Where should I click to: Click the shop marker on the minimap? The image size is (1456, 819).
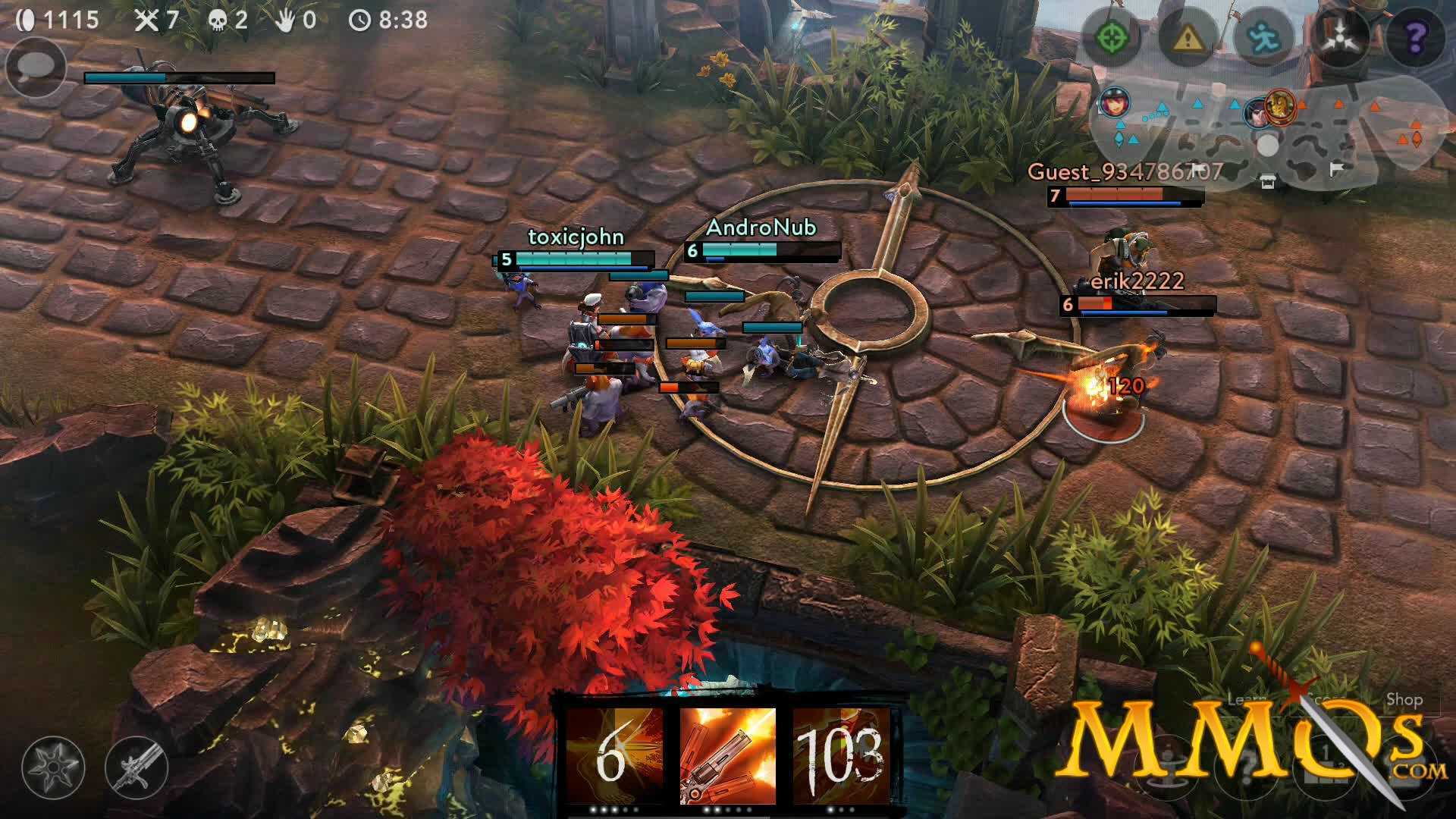pos(1267,180)
